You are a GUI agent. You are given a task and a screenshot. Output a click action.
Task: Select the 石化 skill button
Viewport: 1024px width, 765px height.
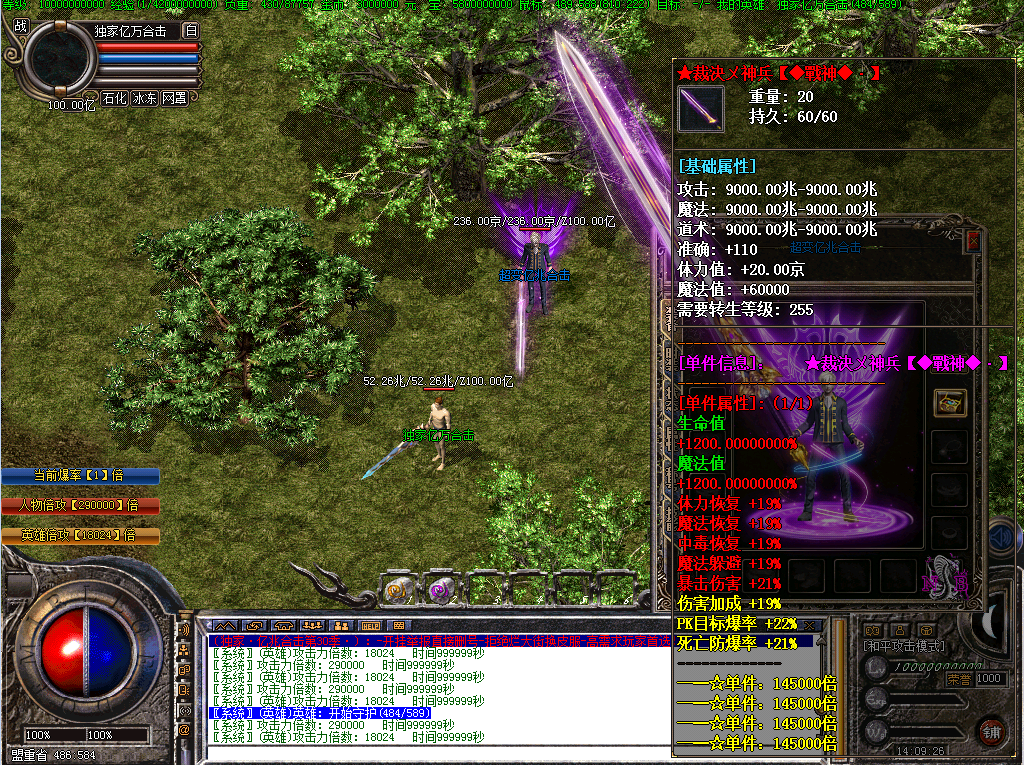click(x=114, y=98)
